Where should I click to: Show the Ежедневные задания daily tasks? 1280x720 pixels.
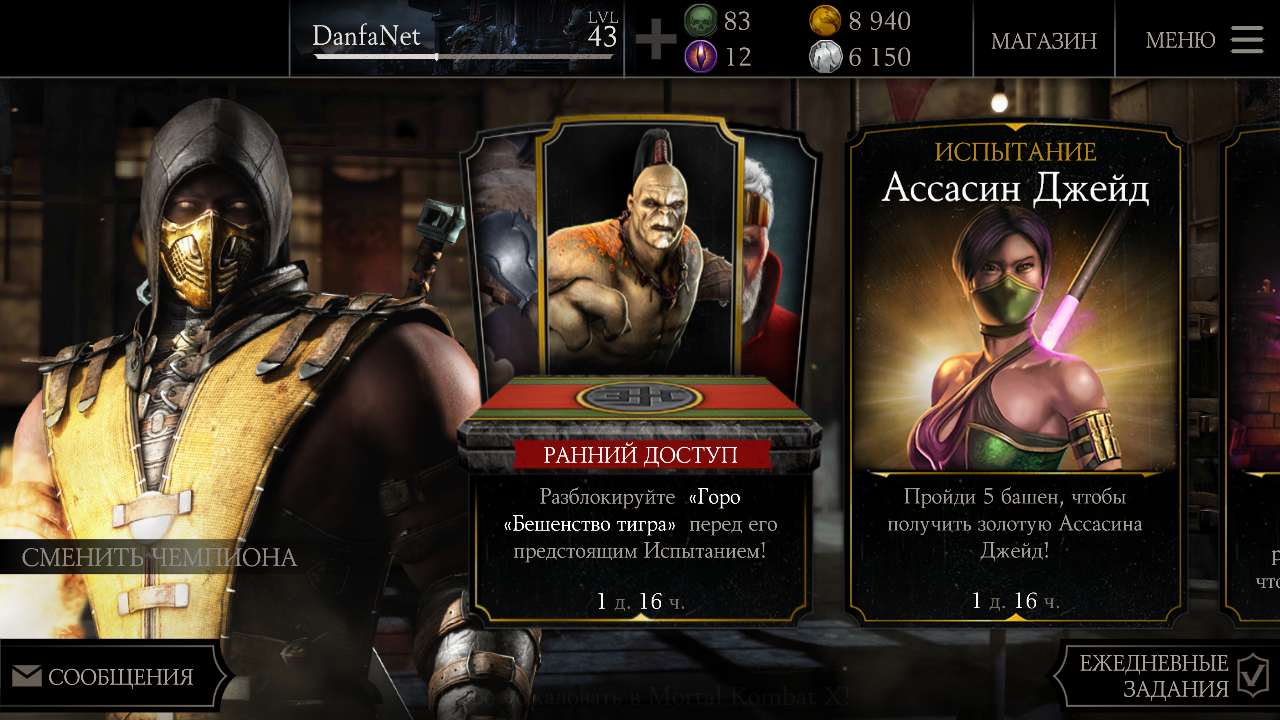pos(1167,676)
